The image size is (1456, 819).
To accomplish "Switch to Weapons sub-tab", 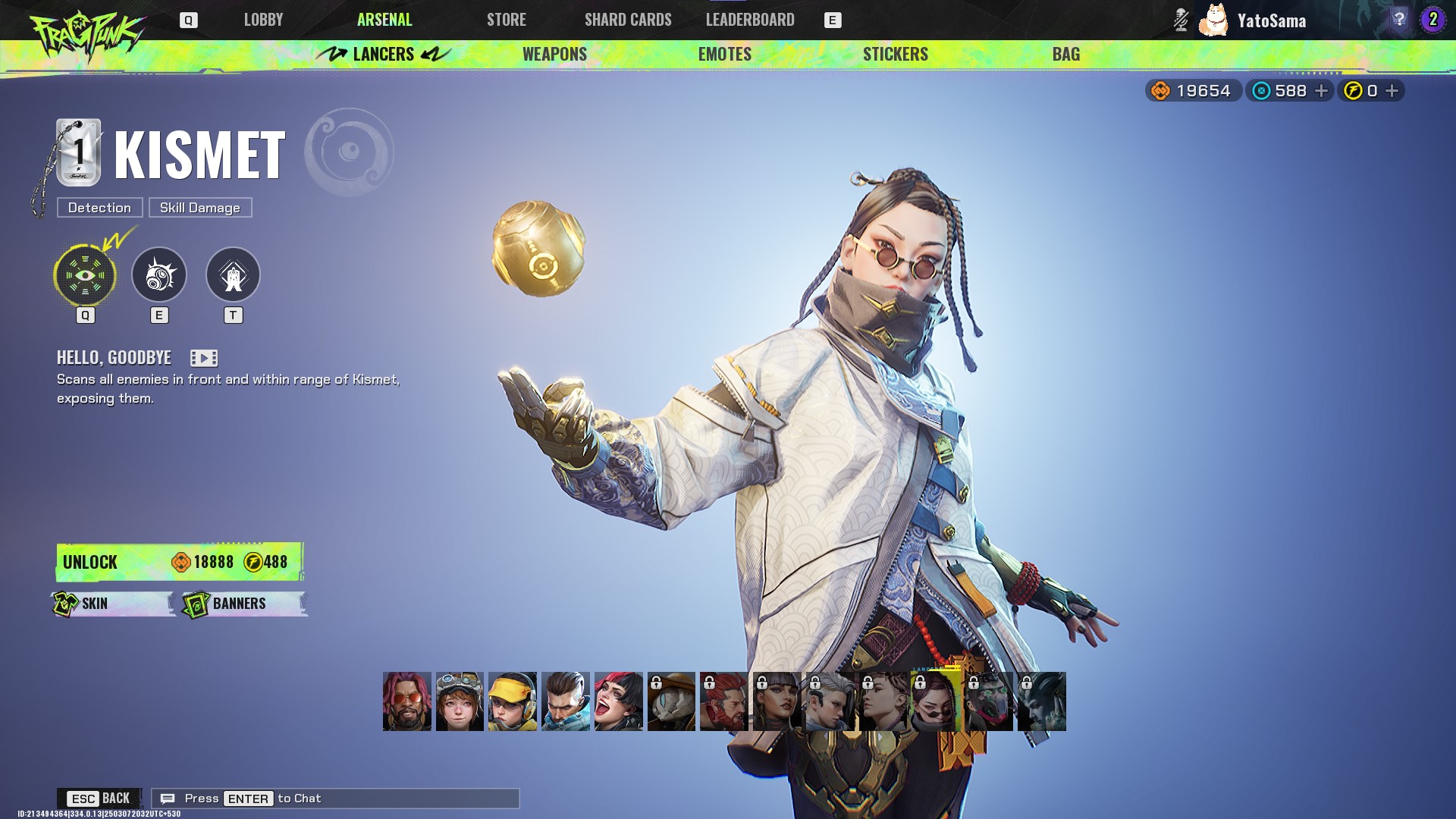I will (x=554, y=54).
